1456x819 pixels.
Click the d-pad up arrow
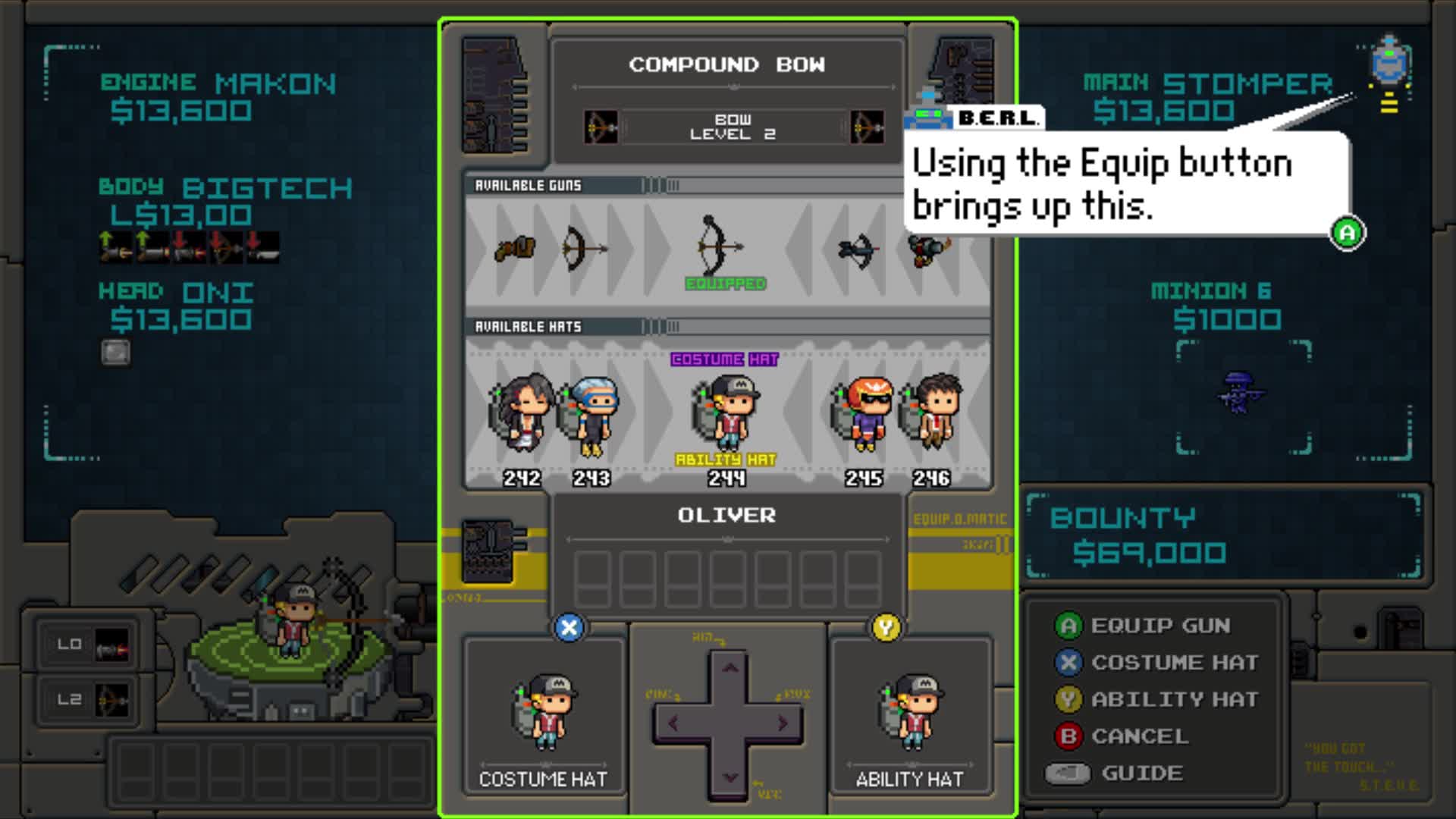(730, 669)
